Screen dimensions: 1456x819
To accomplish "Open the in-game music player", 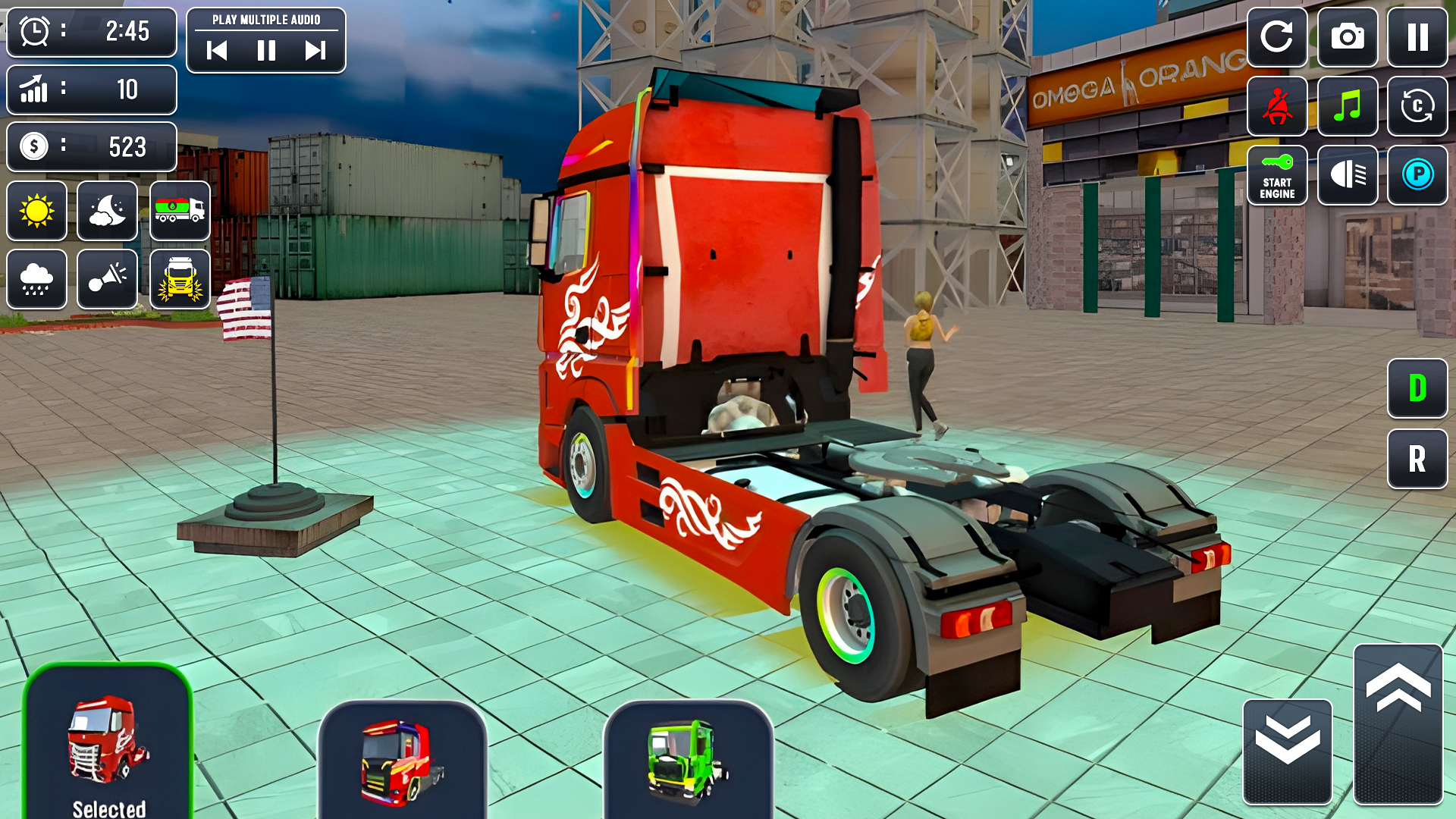I will (1348, 106).
